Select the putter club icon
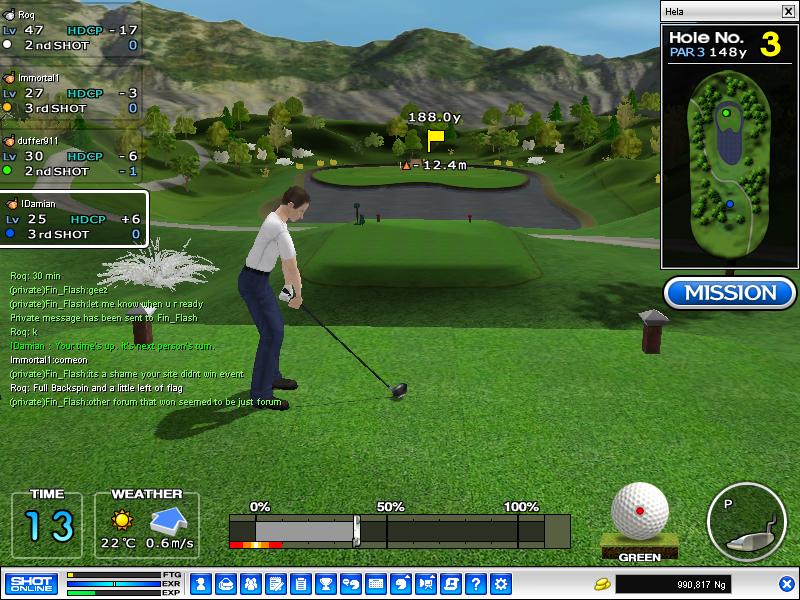 click(746, 522)
